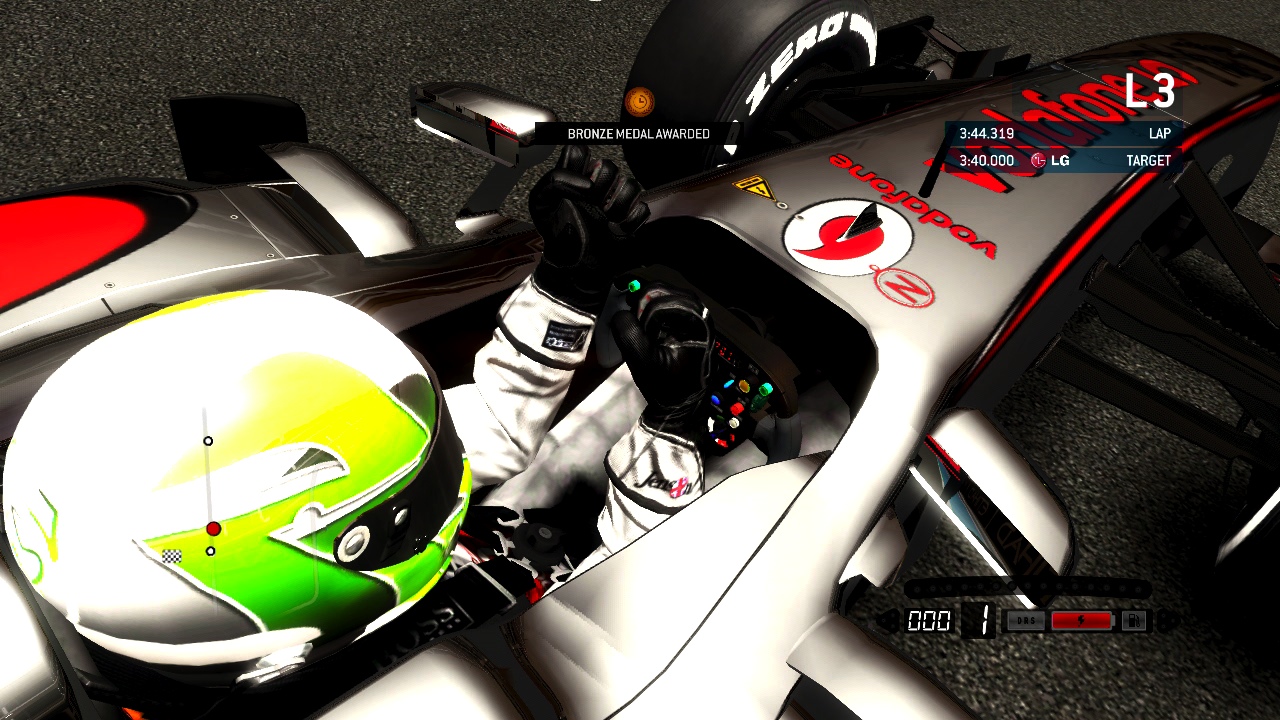Expand the white button on the steering wheel
Screen dimensions: 1280x720
[x=733, y=424]
